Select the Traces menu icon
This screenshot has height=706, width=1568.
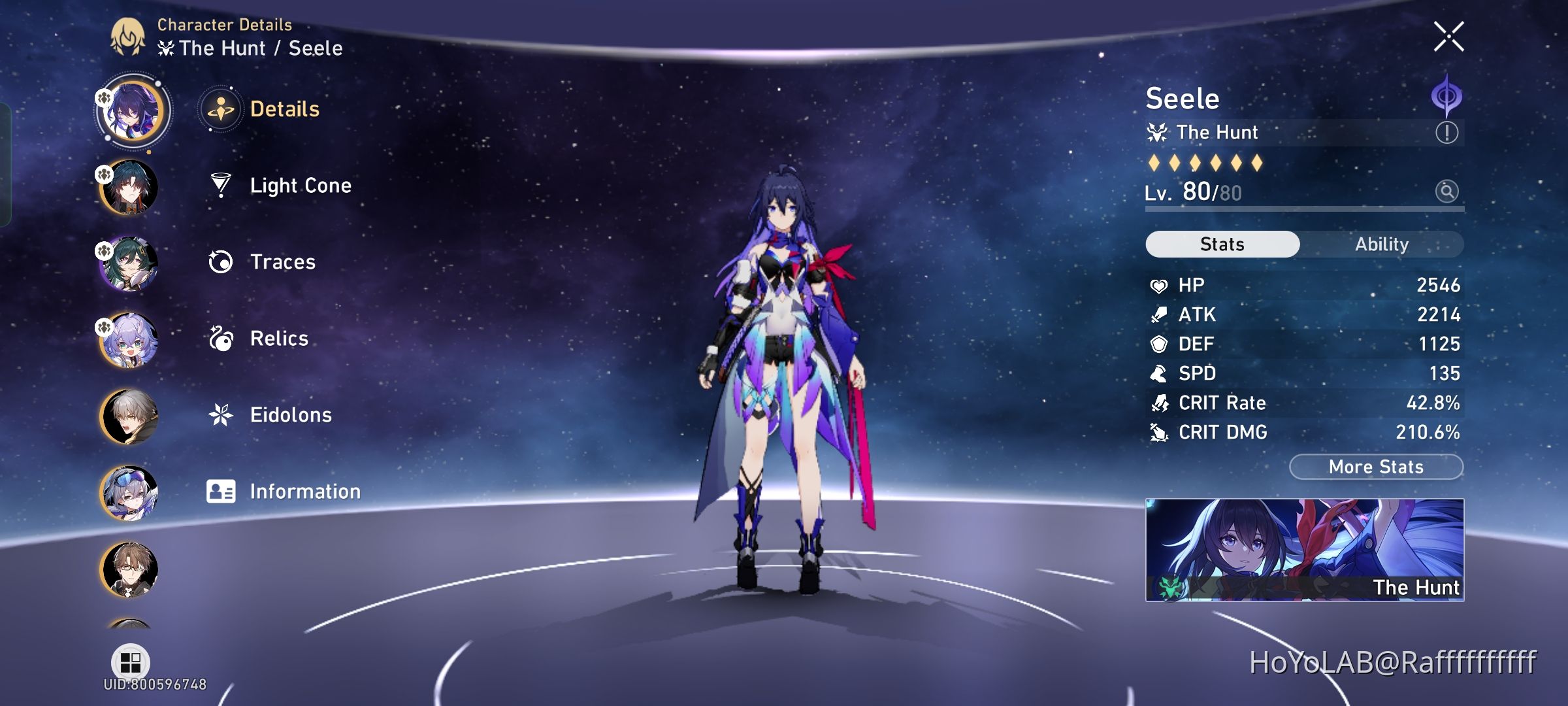coord(222,261)
